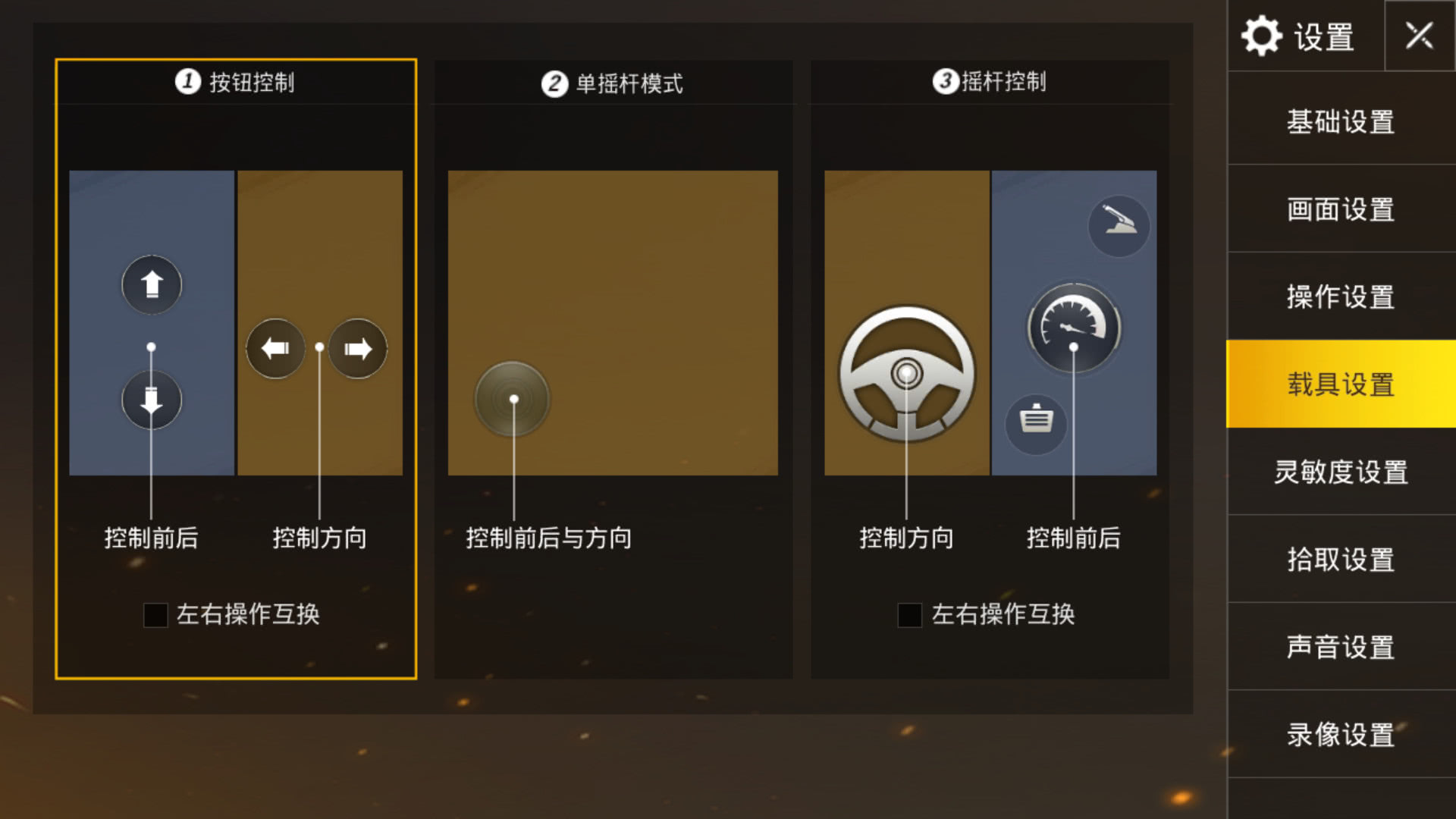Enable 左右操作互换 in 摇杆控制 panel
The height and width of the screenshot is (819, 1456).
coord(909,617)
